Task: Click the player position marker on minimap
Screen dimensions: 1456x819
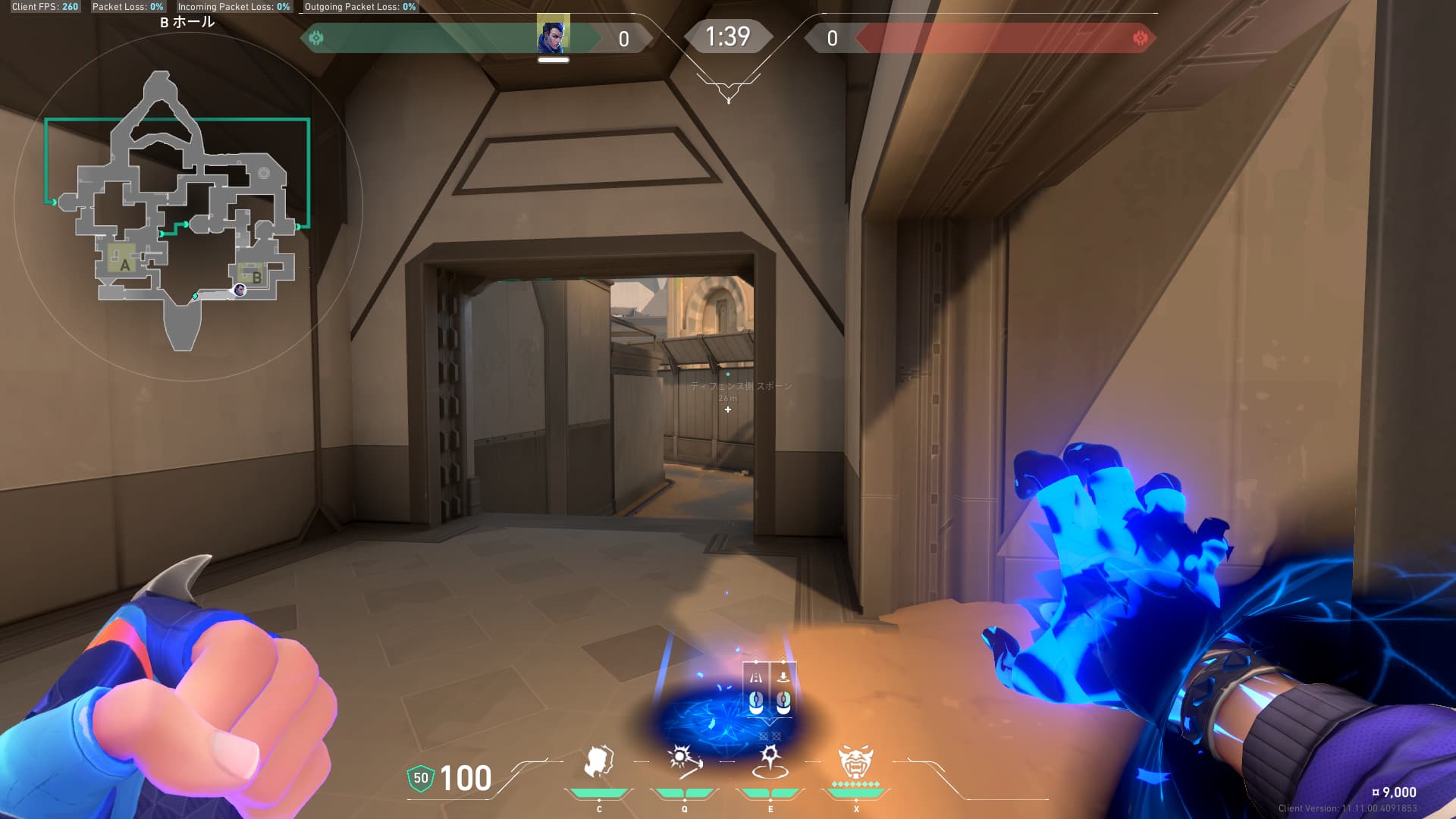Action: pos(240,290)
